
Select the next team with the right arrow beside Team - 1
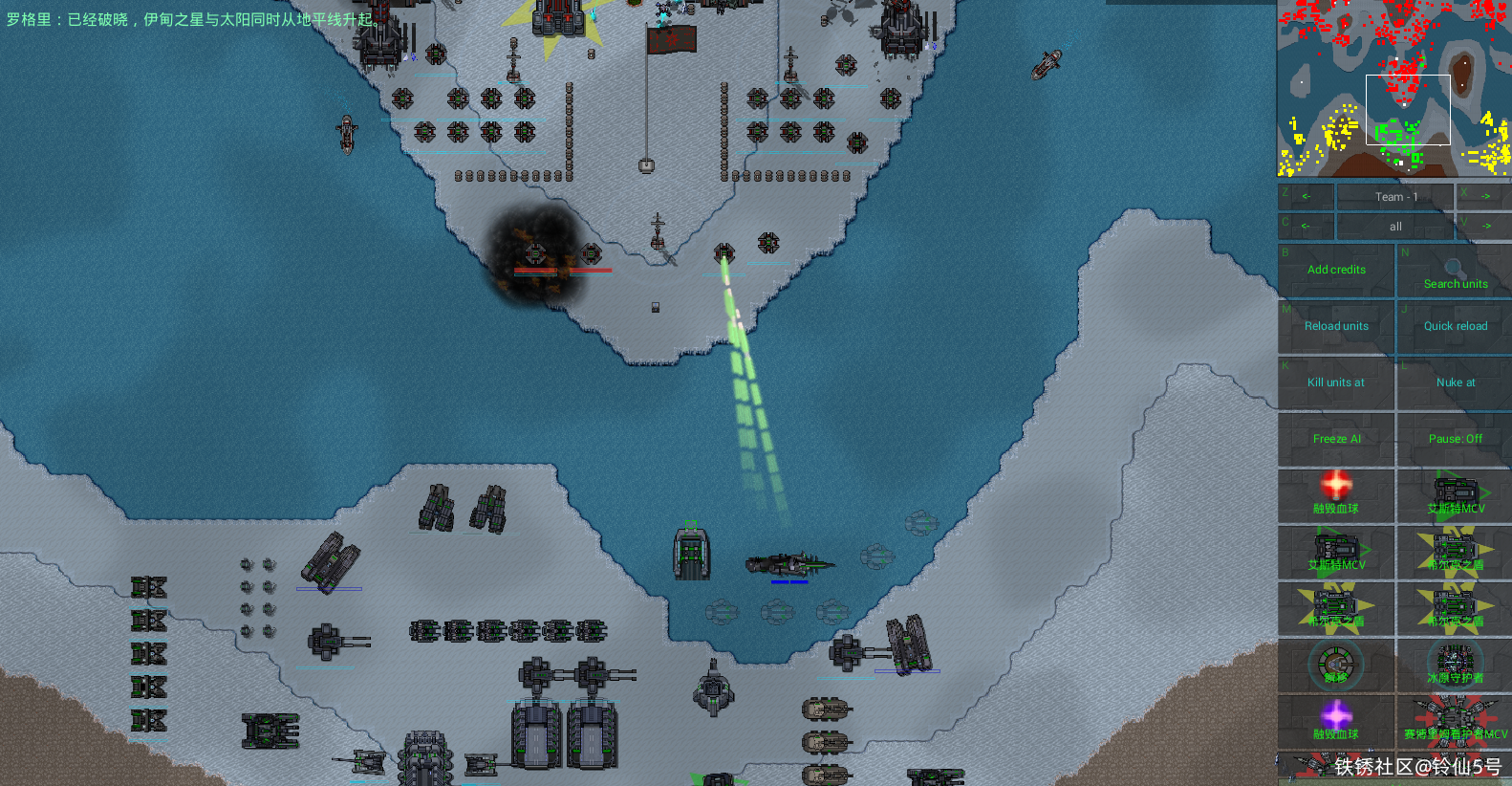click(1483, 197)
